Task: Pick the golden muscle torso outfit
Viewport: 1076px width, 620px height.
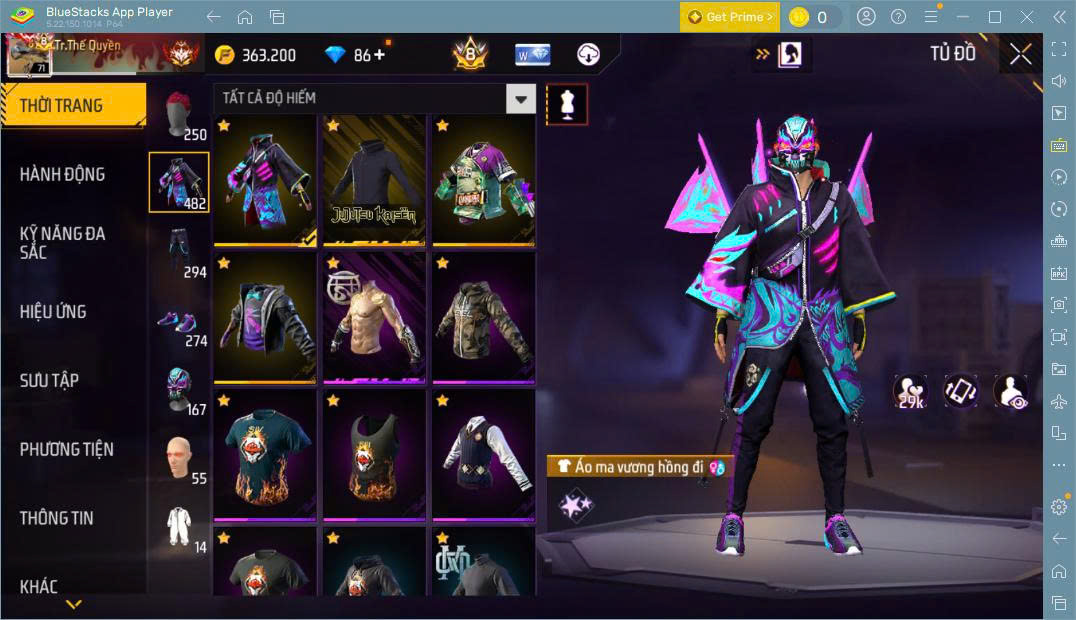Action: pos(374,318)
